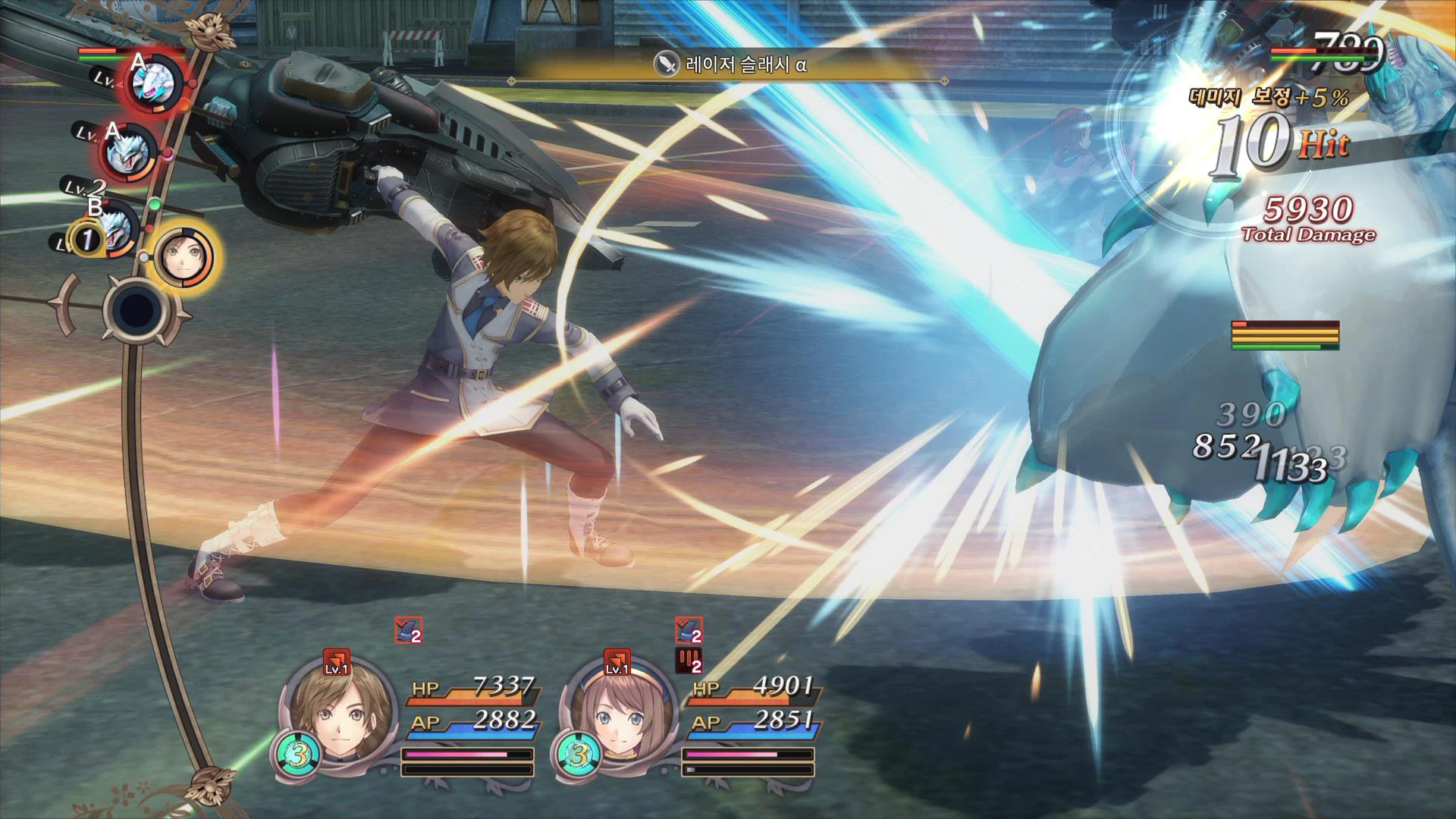Toggle the white bead beside the glowing player portrait
This screenshot has height=819, width=1456.
coord(145,256)
